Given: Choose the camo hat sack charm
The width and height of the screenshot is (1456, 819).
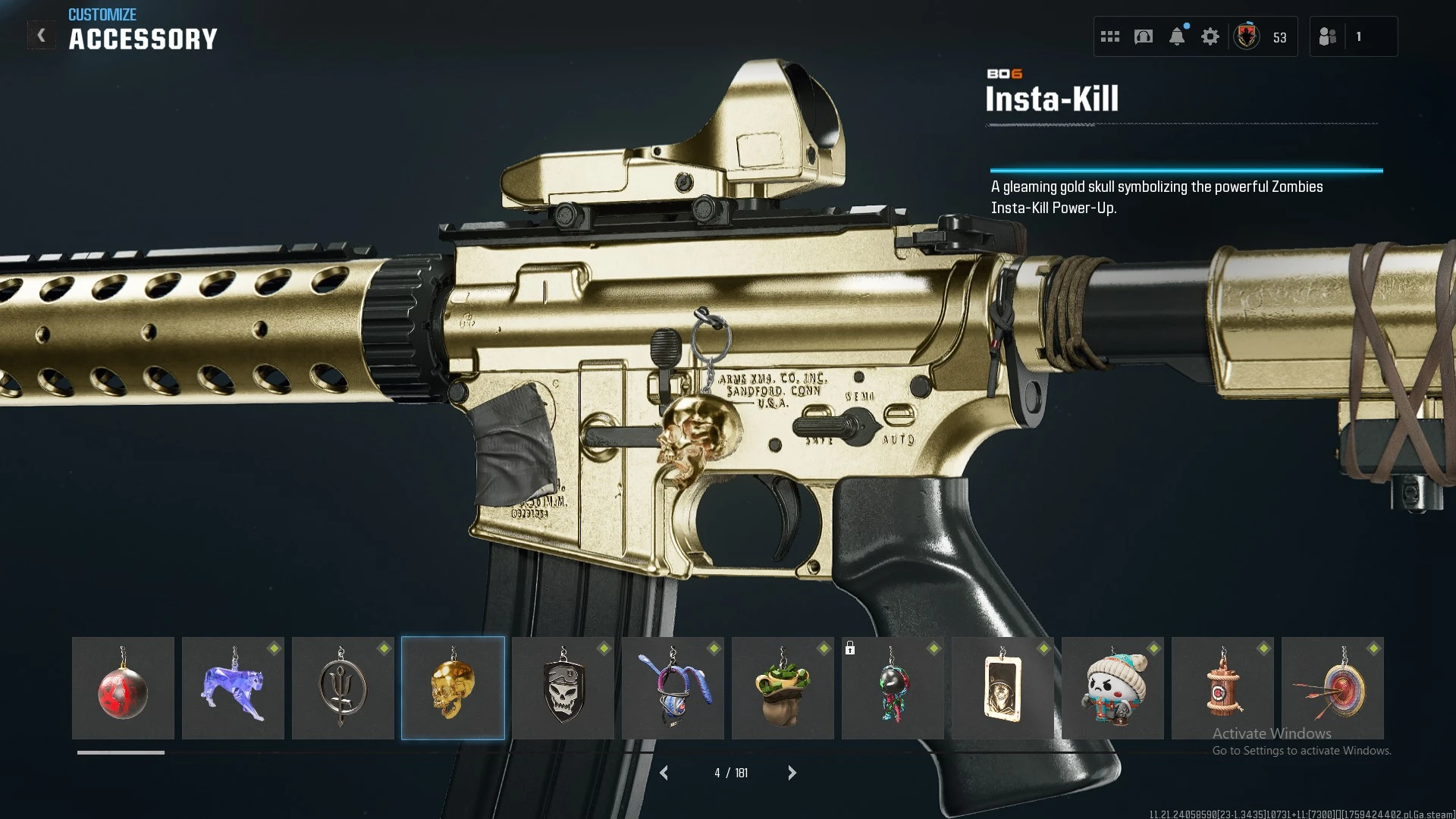Looking at the screenshot, I should 783,689.
